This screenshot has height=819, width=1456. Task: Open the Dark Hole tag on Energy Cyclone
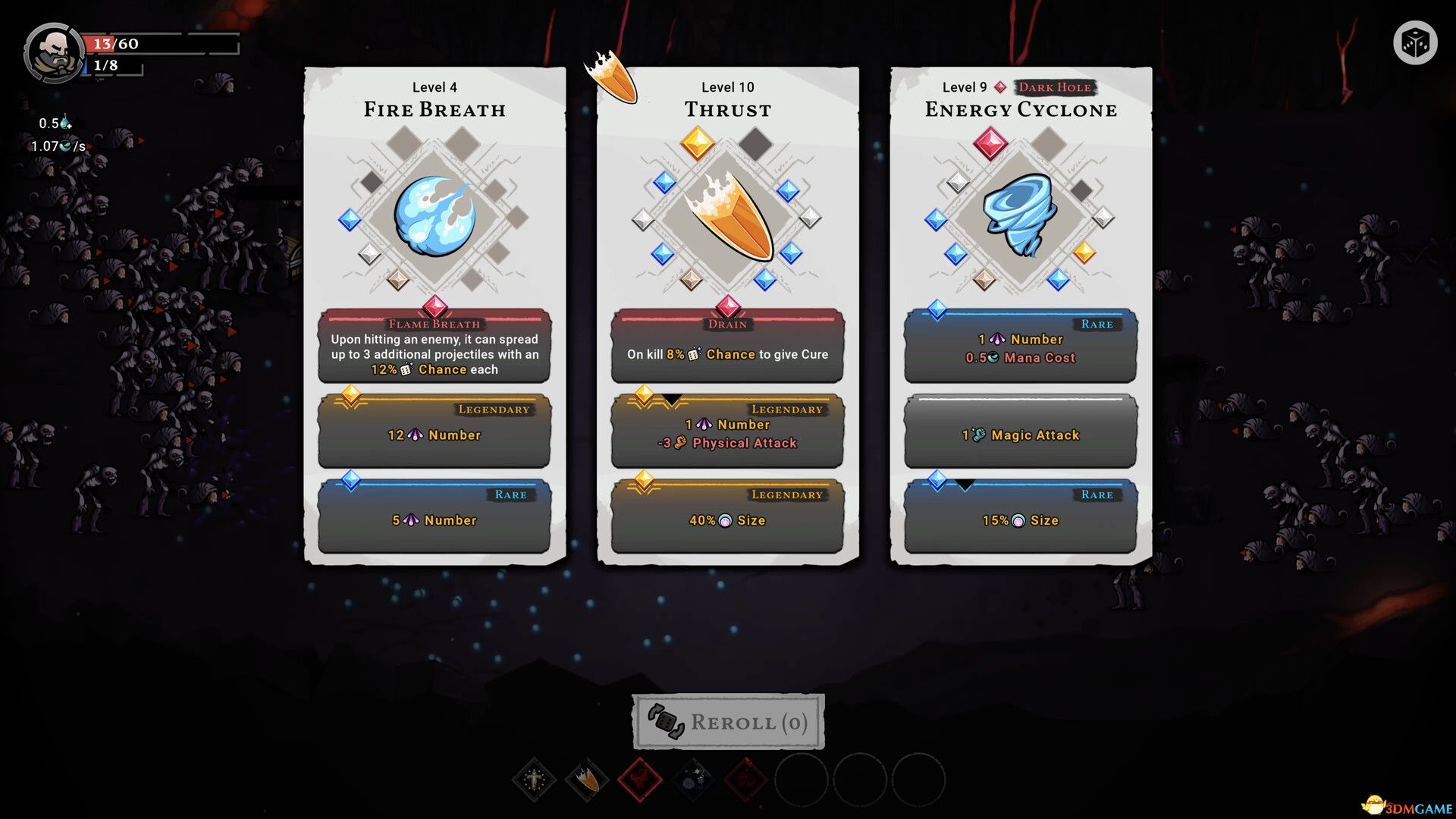click(1056, 87)
